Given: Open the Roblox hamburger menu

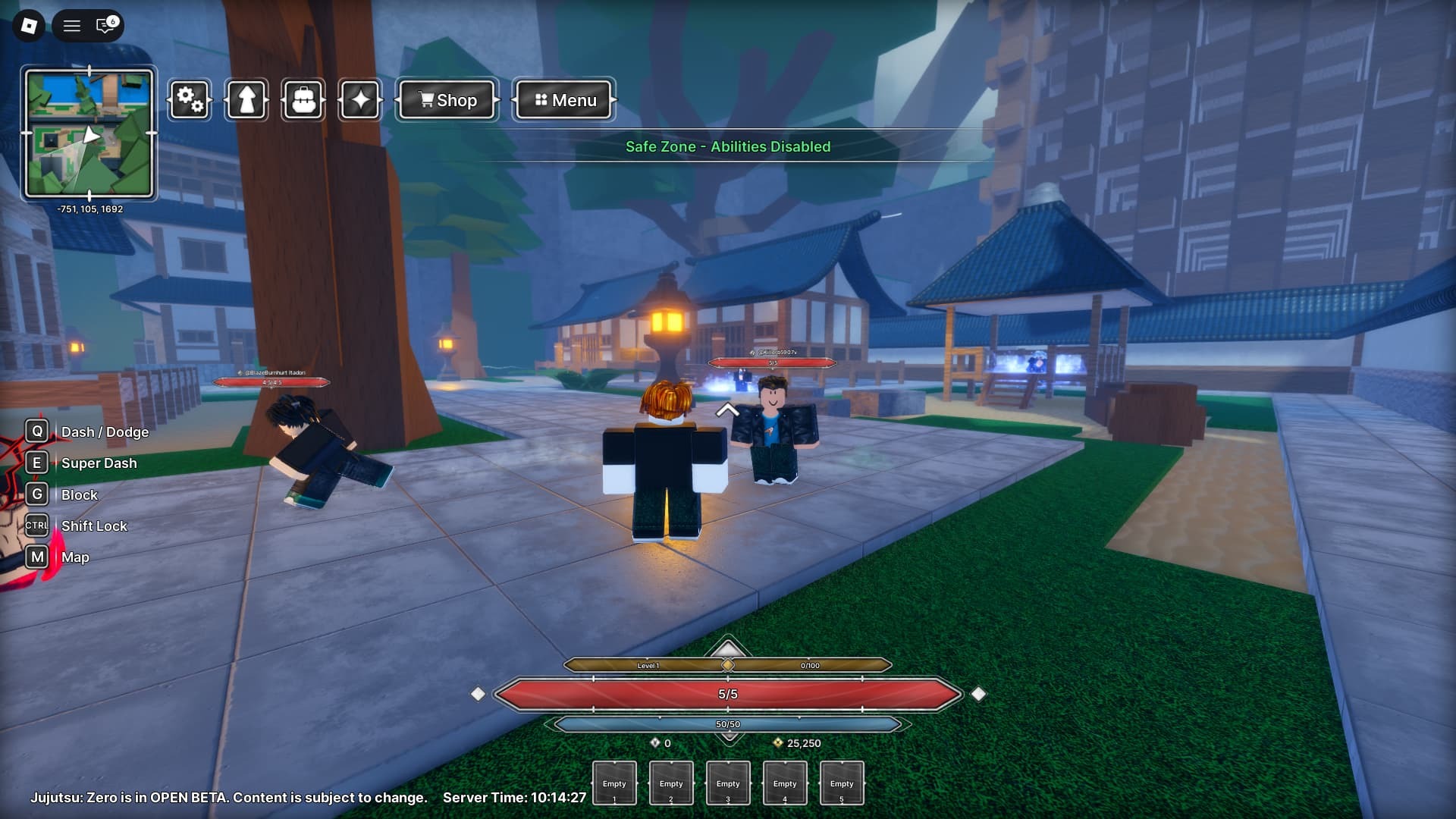Looking at the screenshot, I should (x=72, y=26).
